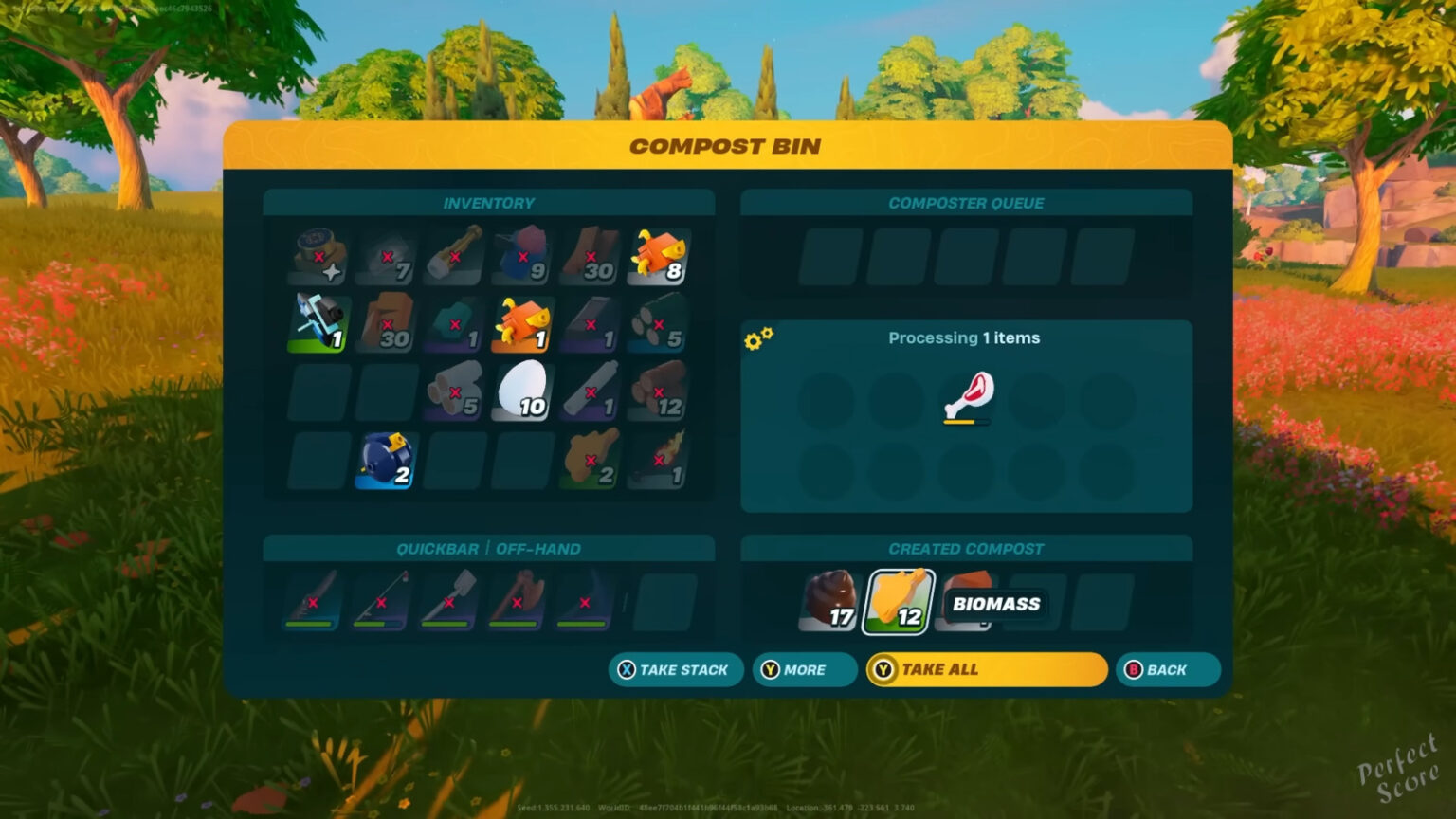Select the biomass stack of 12
This screenshot has width=1456, height=819.
(x=898, y=602)
